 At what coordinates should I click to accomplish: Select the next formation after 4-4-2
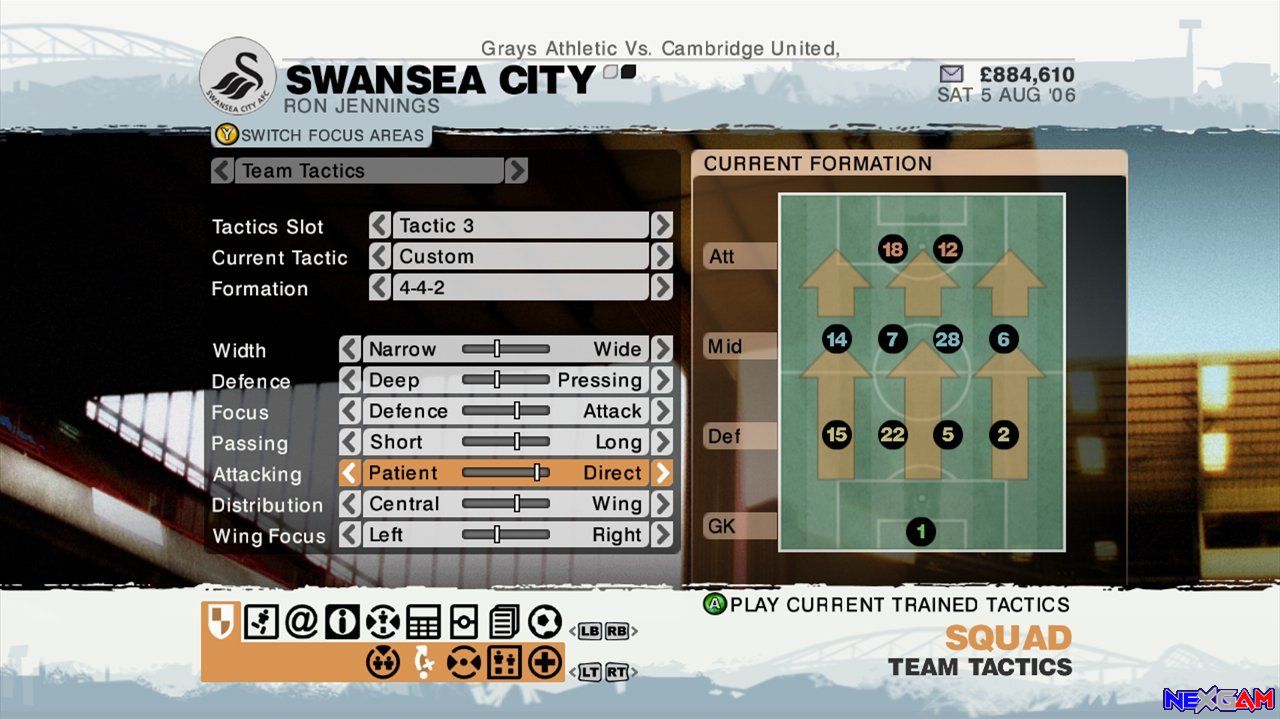click(x=662, y=288)
